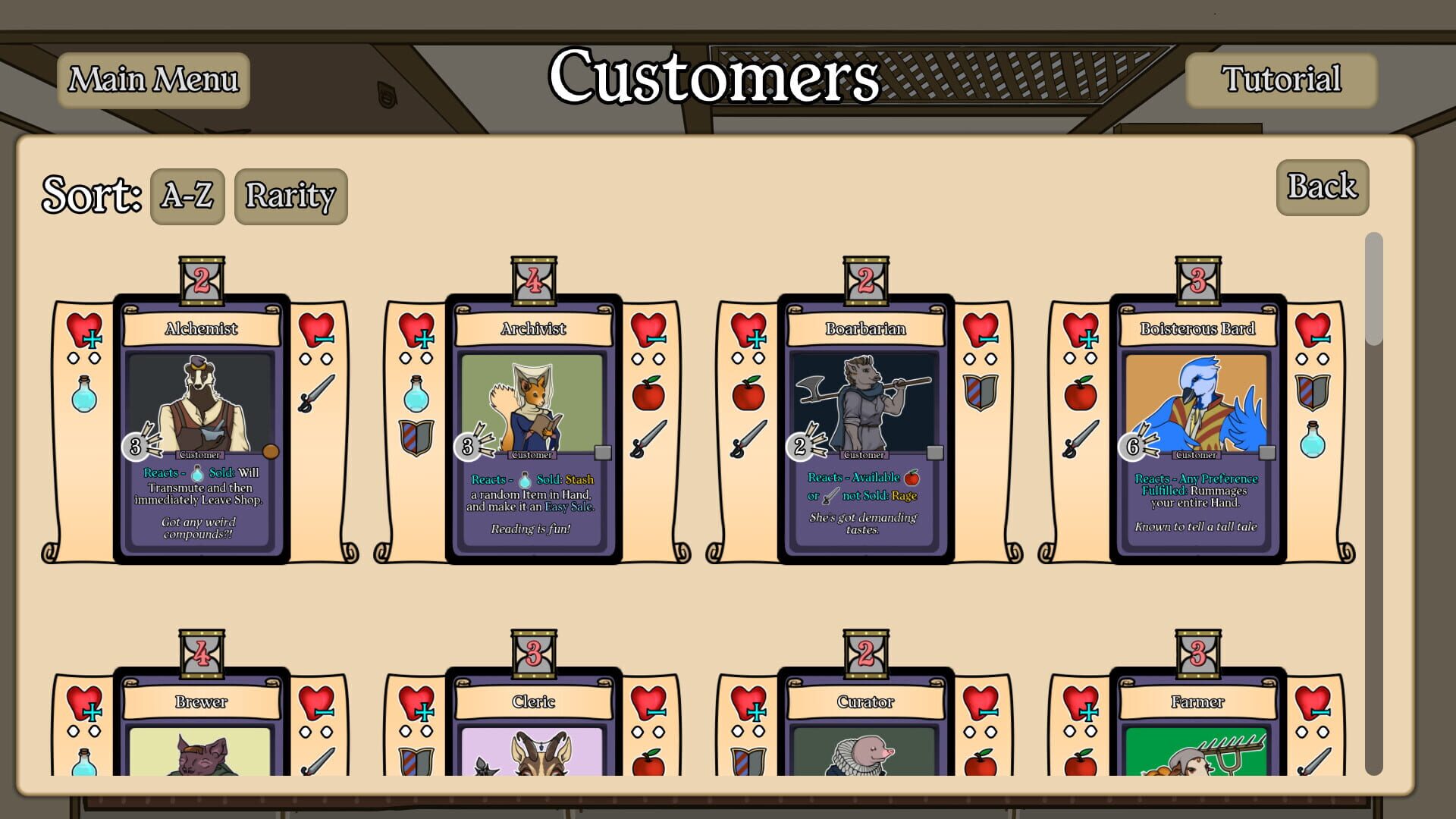Open the Tutorial screen
Image resolution: width=1456 pixels, height=819 pixels.
point(1281,79)
